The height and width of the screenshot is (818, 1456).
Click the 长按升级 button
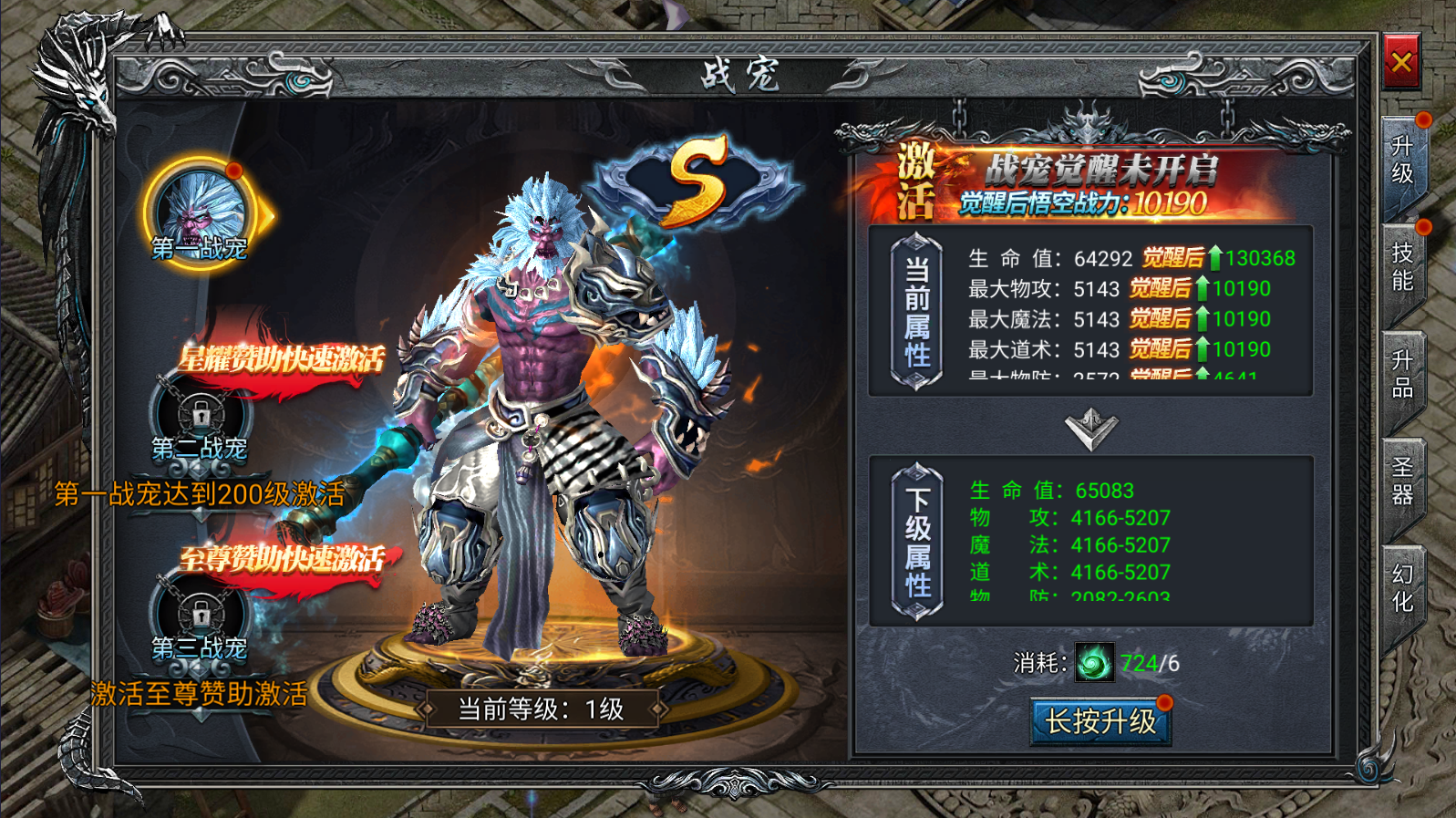[1100, 722]
